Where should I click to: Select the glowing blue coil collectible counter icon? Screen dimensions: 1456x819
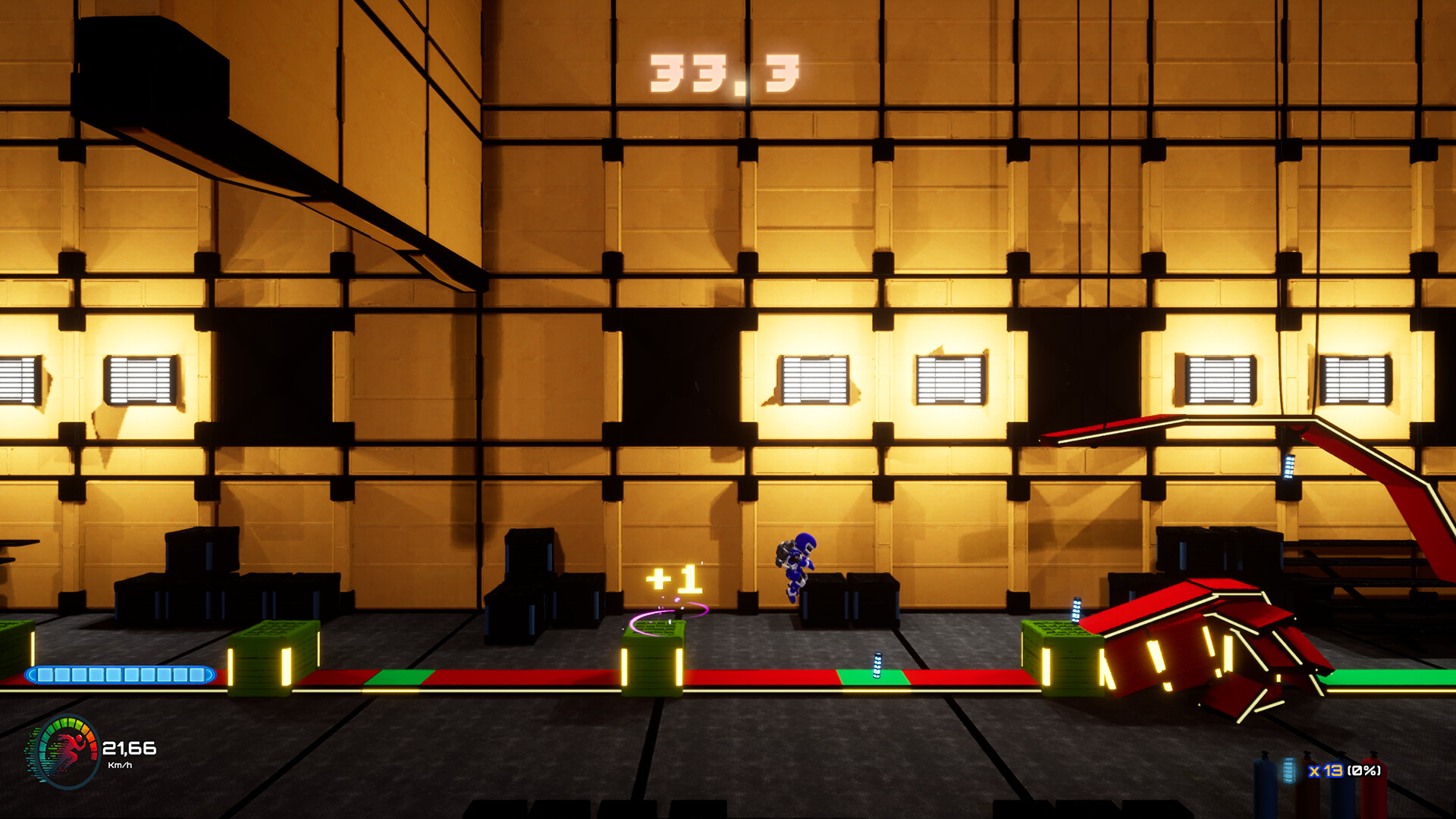click(x=1288, y=772)
